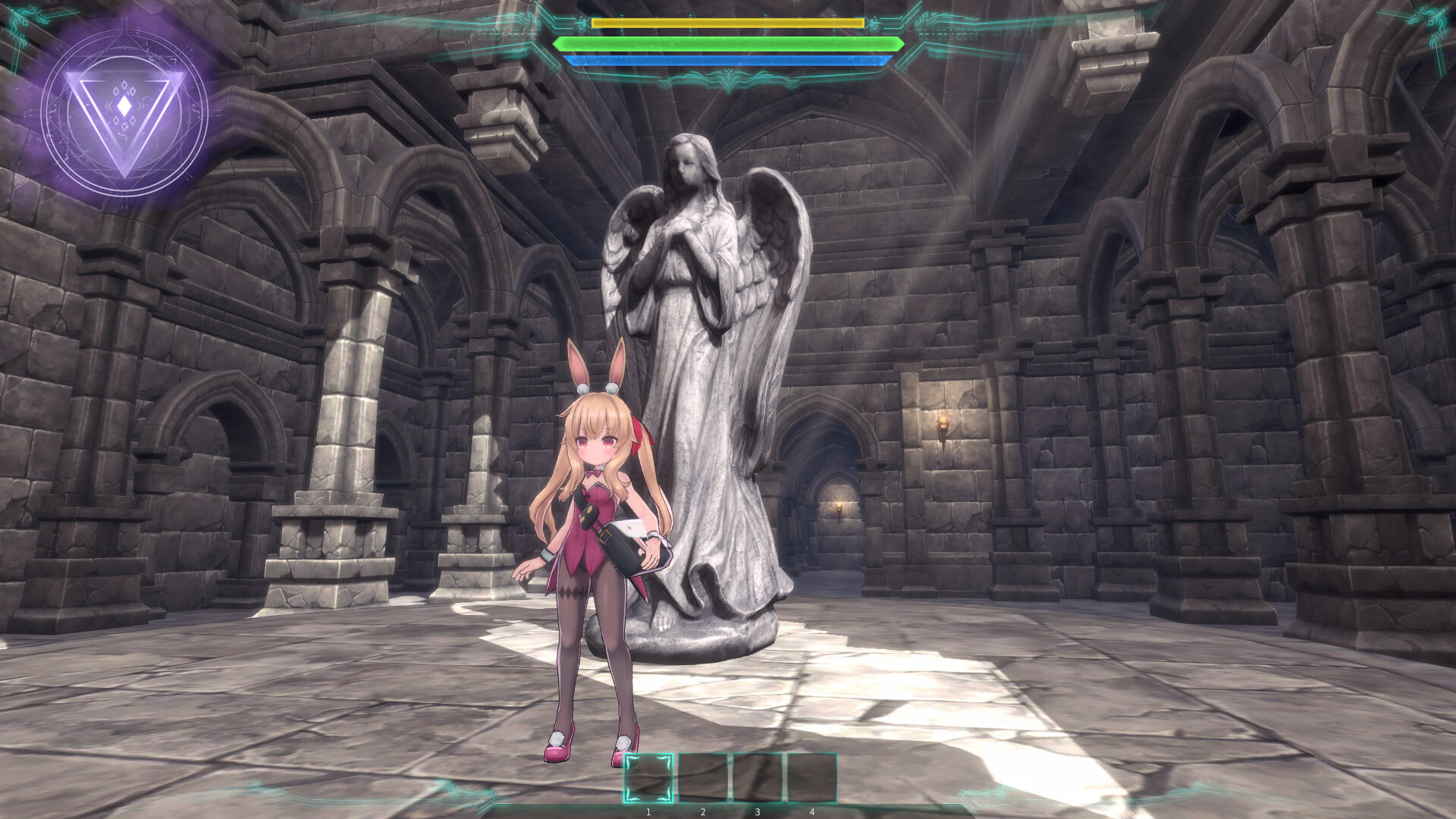
Task: Click the number 3 label under the hotbar
Action: point(758,811)
